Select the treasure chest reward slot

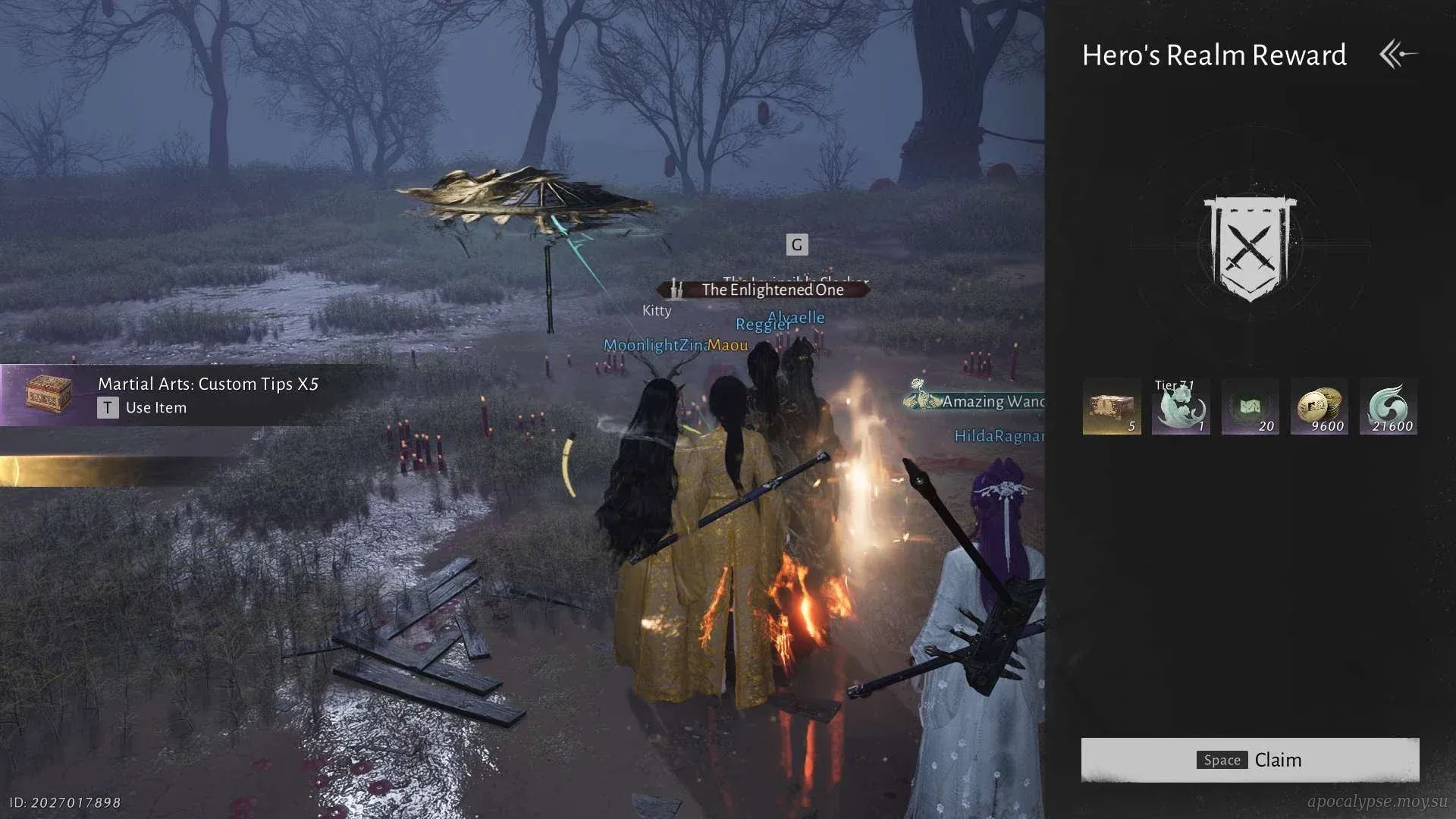tap(1112, 407)
